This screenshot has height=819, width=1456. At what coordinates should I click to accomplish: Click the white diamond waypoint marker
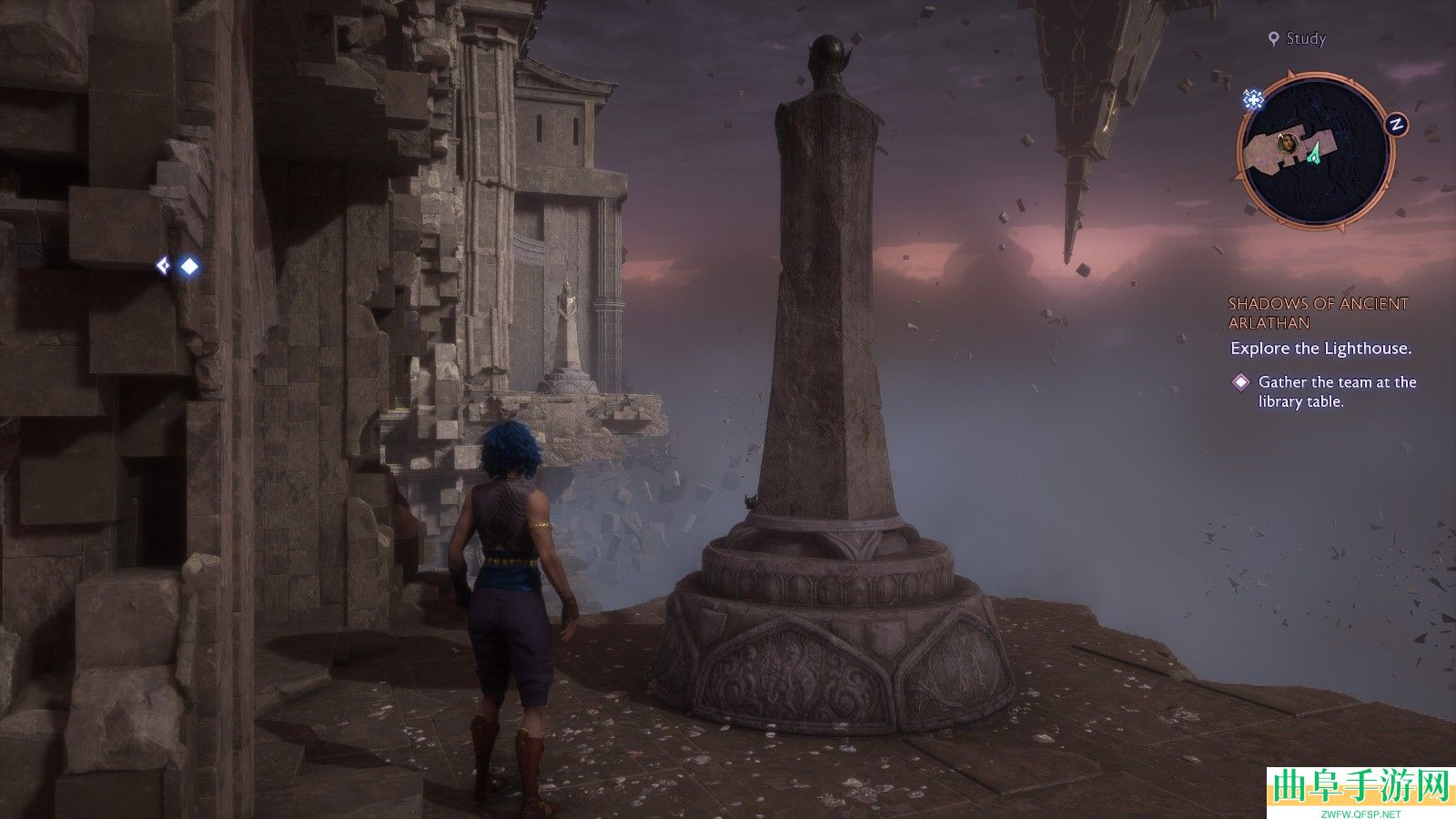[x=189, y=266]
